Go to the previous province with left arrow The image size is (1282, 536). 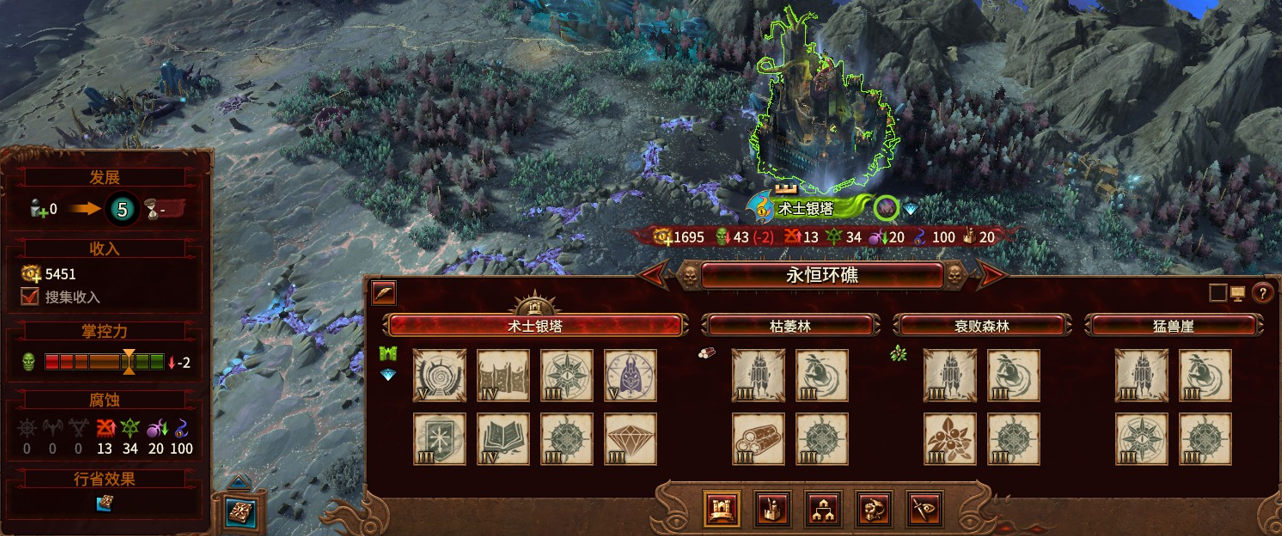coord(655,274)
